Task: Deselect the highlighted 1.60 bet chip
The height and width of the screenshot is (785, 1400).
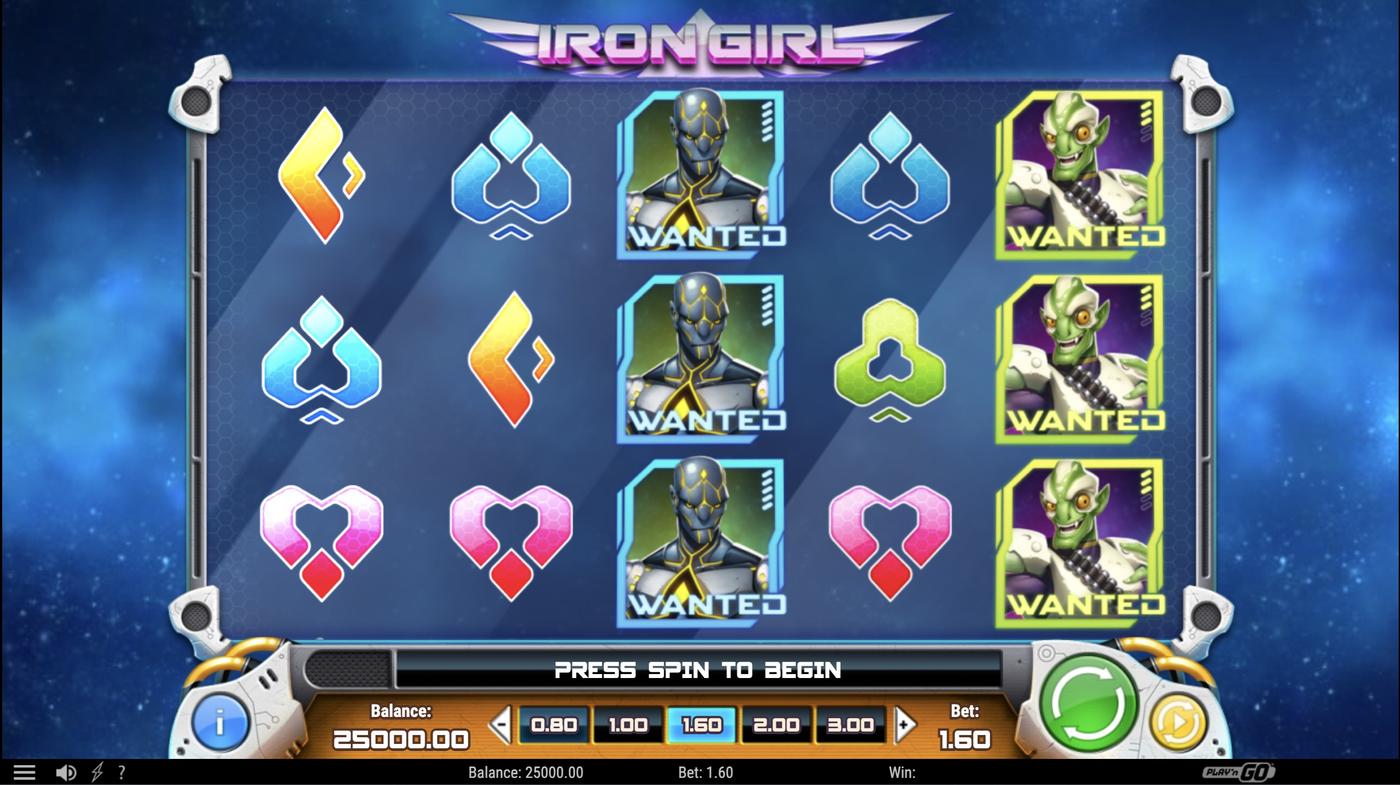Action: pos(702,724)
